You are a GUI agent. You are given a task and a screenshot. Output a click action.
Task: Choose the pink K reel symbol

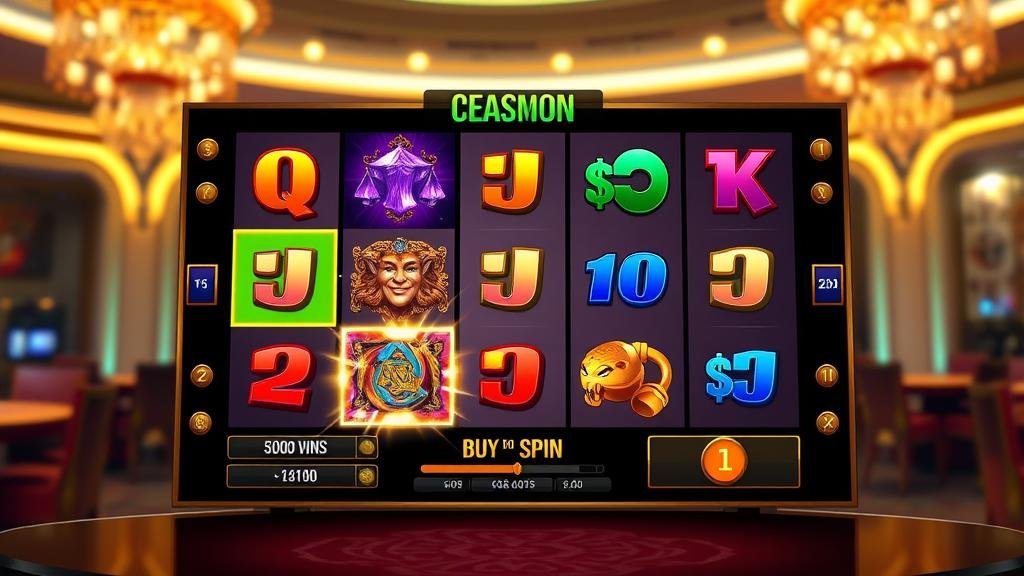coord(740,180)
